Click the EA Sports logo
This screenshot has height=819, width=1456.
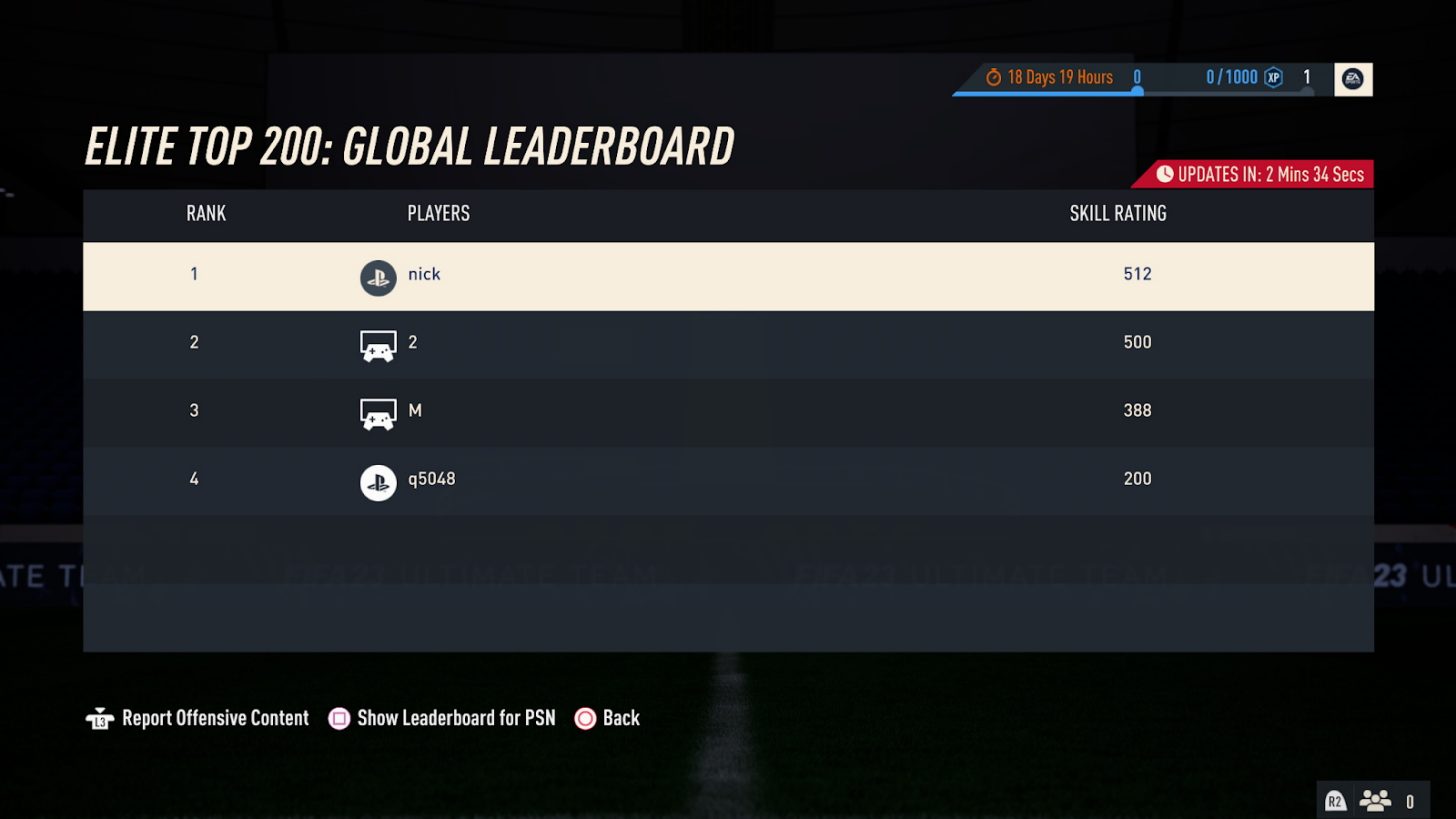[x=1355, y=79]
